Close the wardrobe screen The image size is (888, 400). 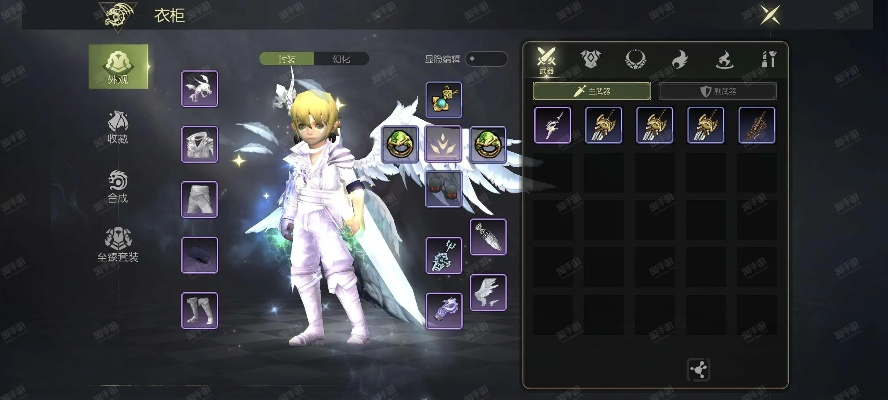[771, 15]
